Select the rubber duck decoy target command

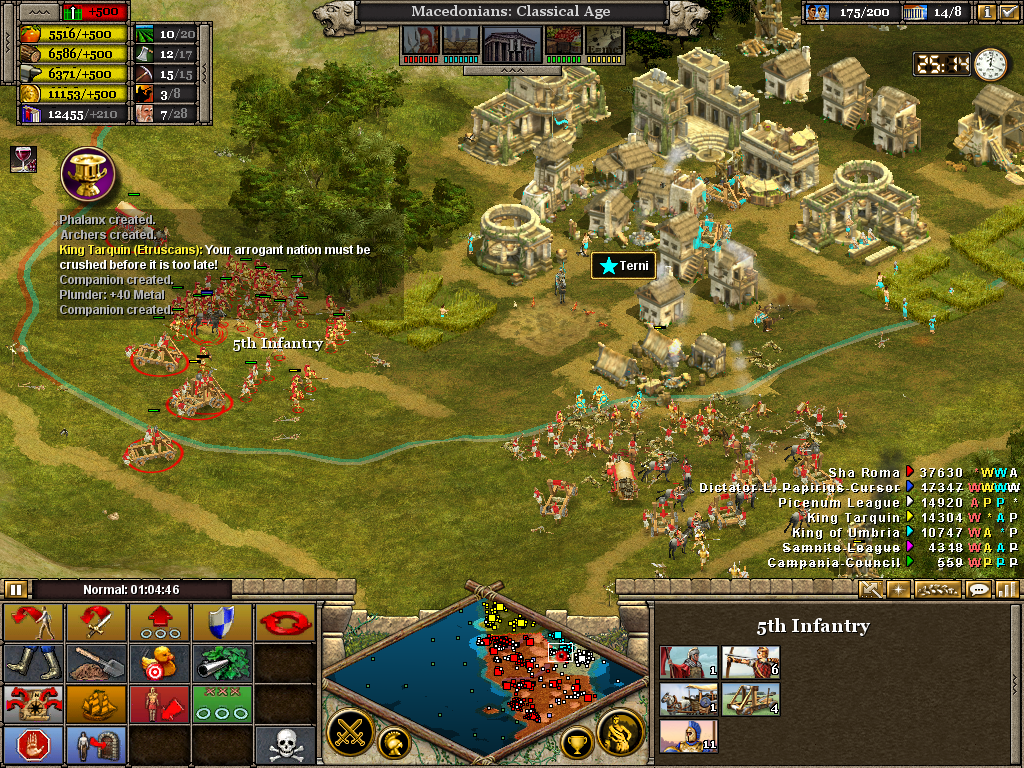pos(158,662)
